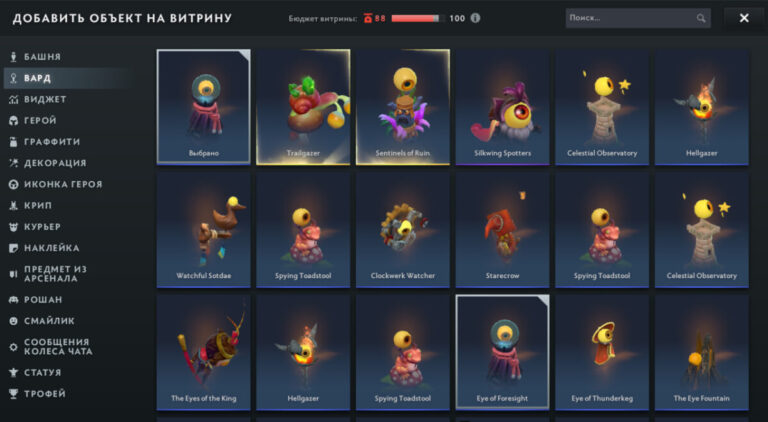The height and width of the screenshot is (422, 768).
Task: Pick the Clockwerk Watcher ward
Action: (x=403, y=229)
